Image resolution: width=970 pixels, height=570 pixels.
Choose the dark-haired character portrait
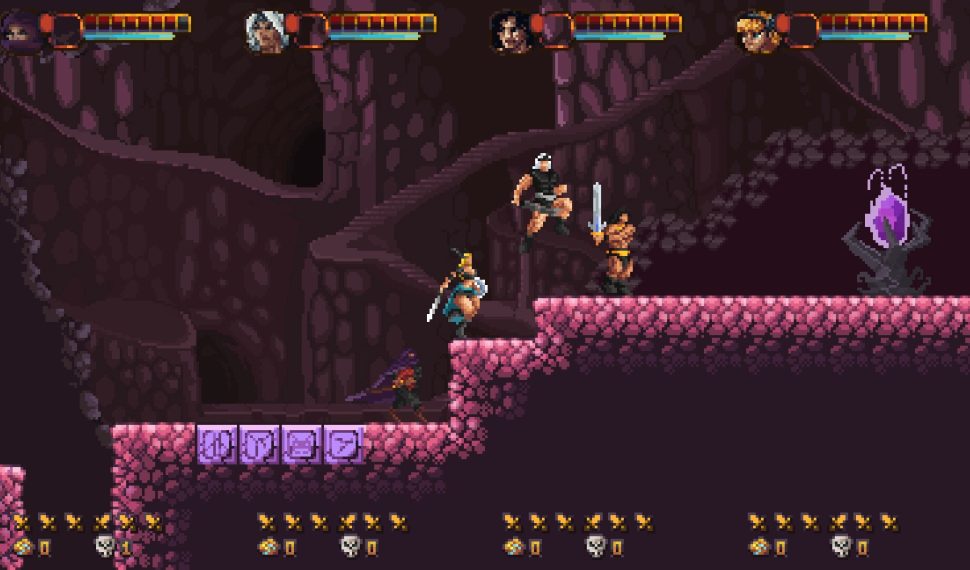(x=510, y=32)
